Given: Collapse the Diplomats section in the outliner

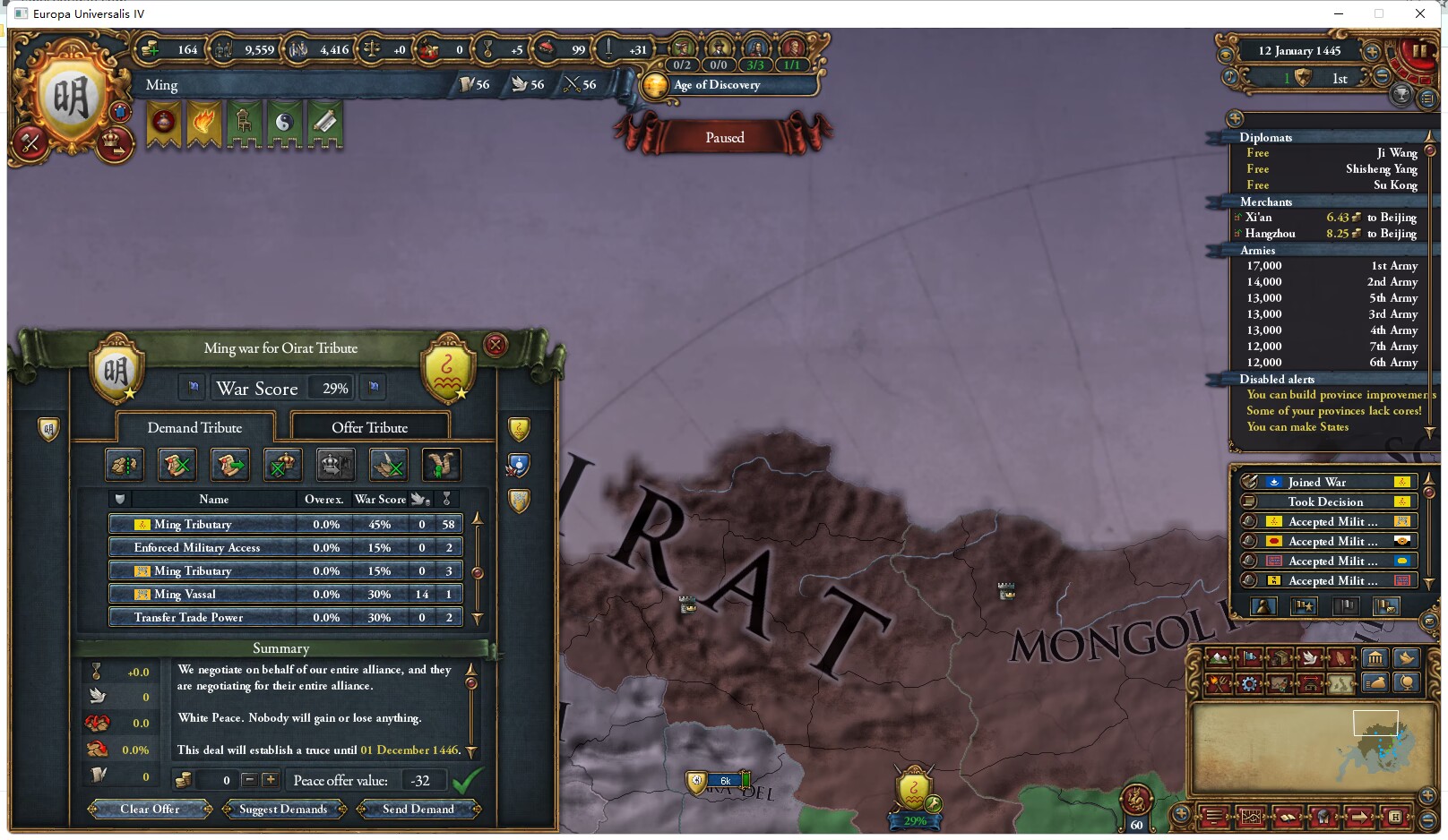Looking at the screenshot, I should [1267, 137].
